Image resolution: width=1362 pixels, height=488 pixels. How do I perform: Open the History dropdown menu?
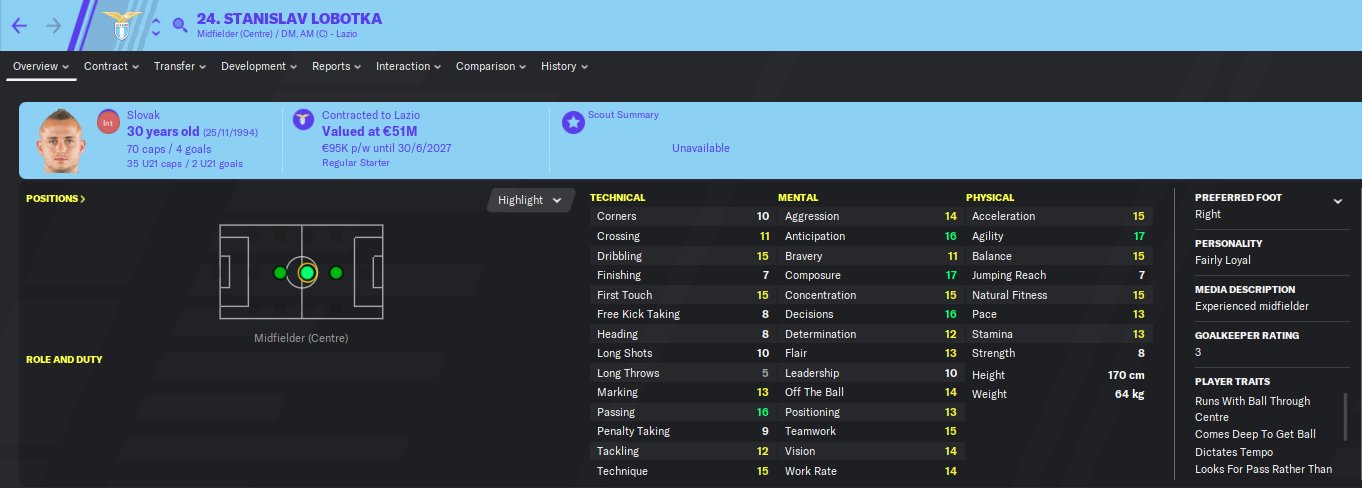(x=564, y=67)
